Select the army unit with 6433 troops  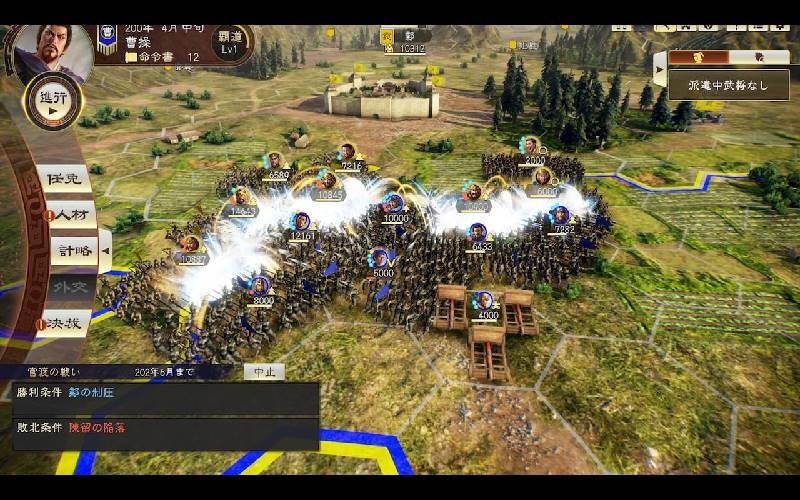pos(479,233)
